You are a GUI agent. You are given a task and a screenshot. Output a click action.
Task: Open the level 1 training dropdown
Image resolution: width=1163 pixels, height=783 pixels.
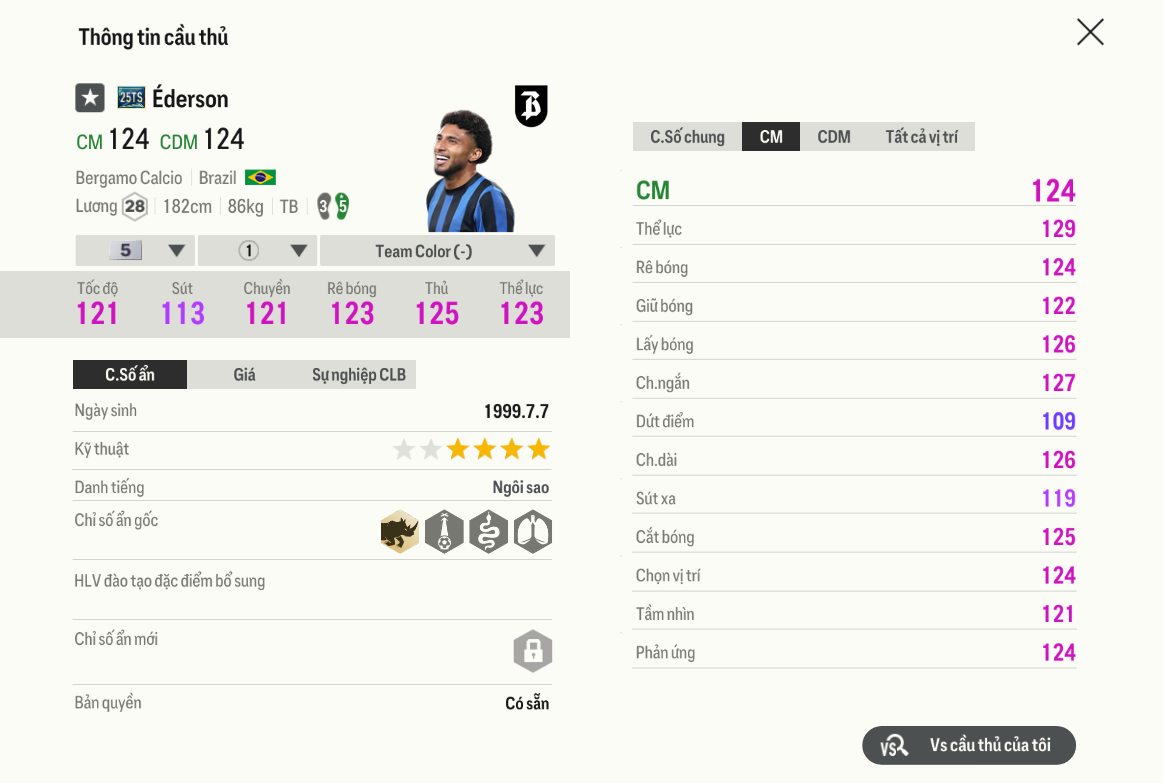[258, 251]
